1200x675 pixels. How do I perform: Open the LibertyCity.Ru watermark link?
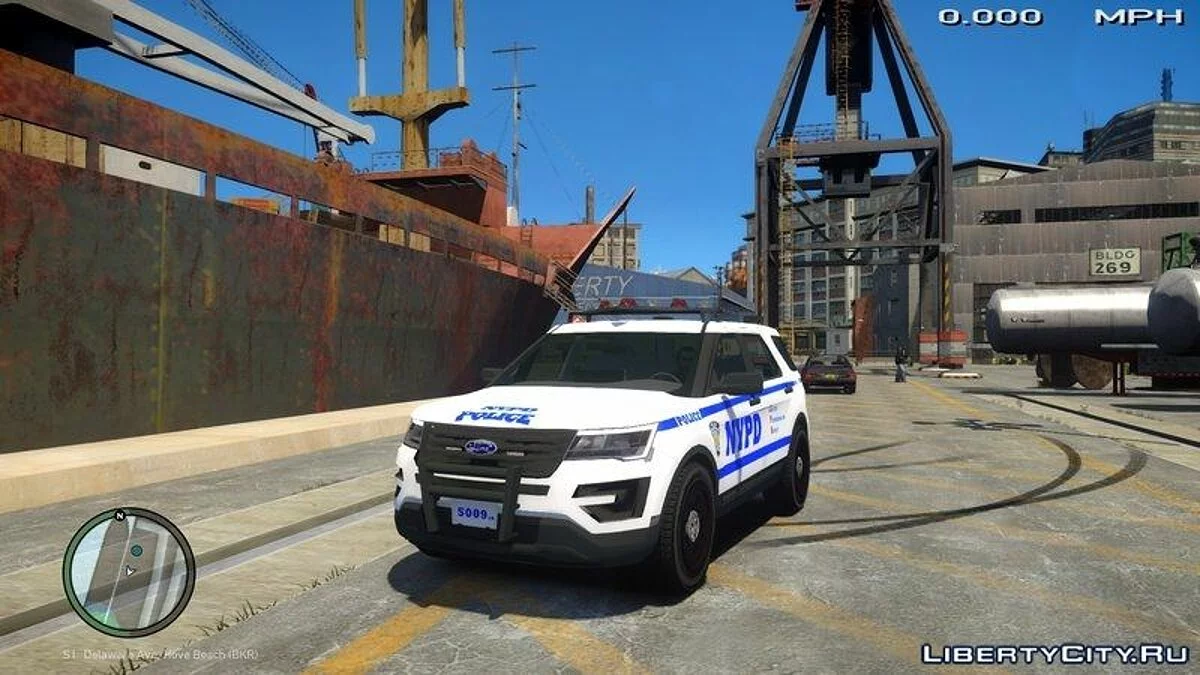click(1055, 654)
